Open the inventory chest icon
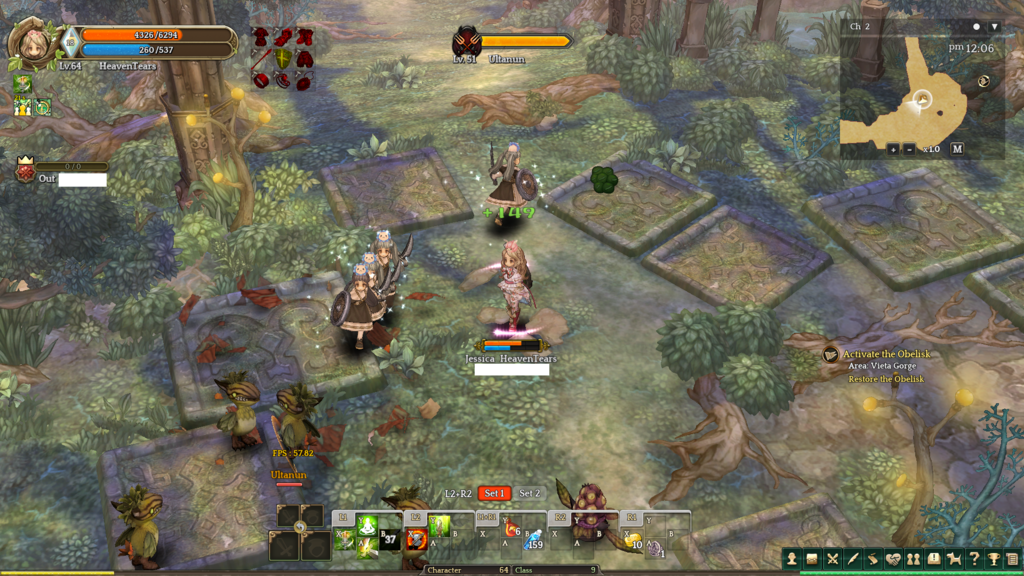 [812, 559]
